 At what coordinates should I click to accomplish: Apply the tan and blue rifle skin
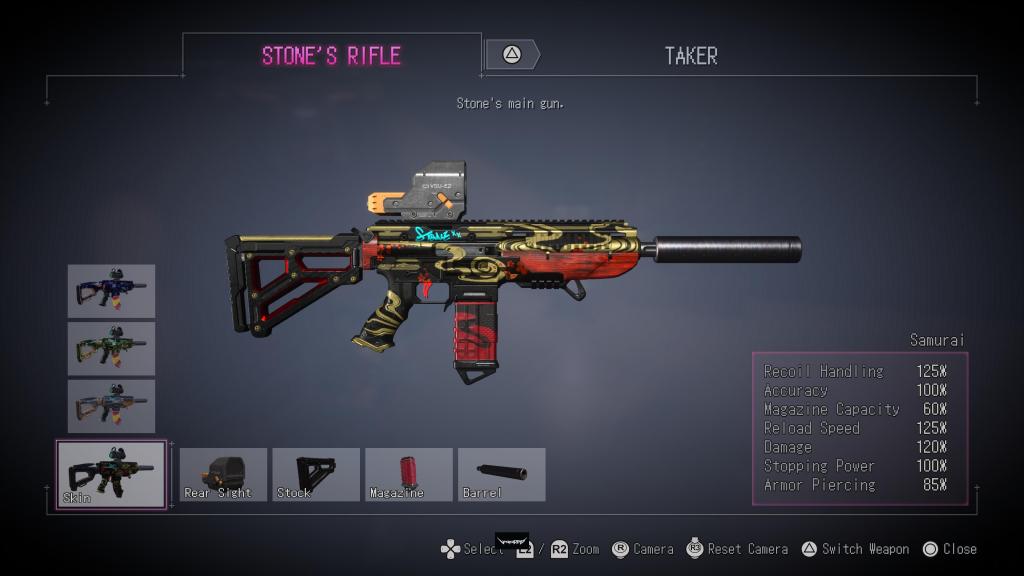111,405
